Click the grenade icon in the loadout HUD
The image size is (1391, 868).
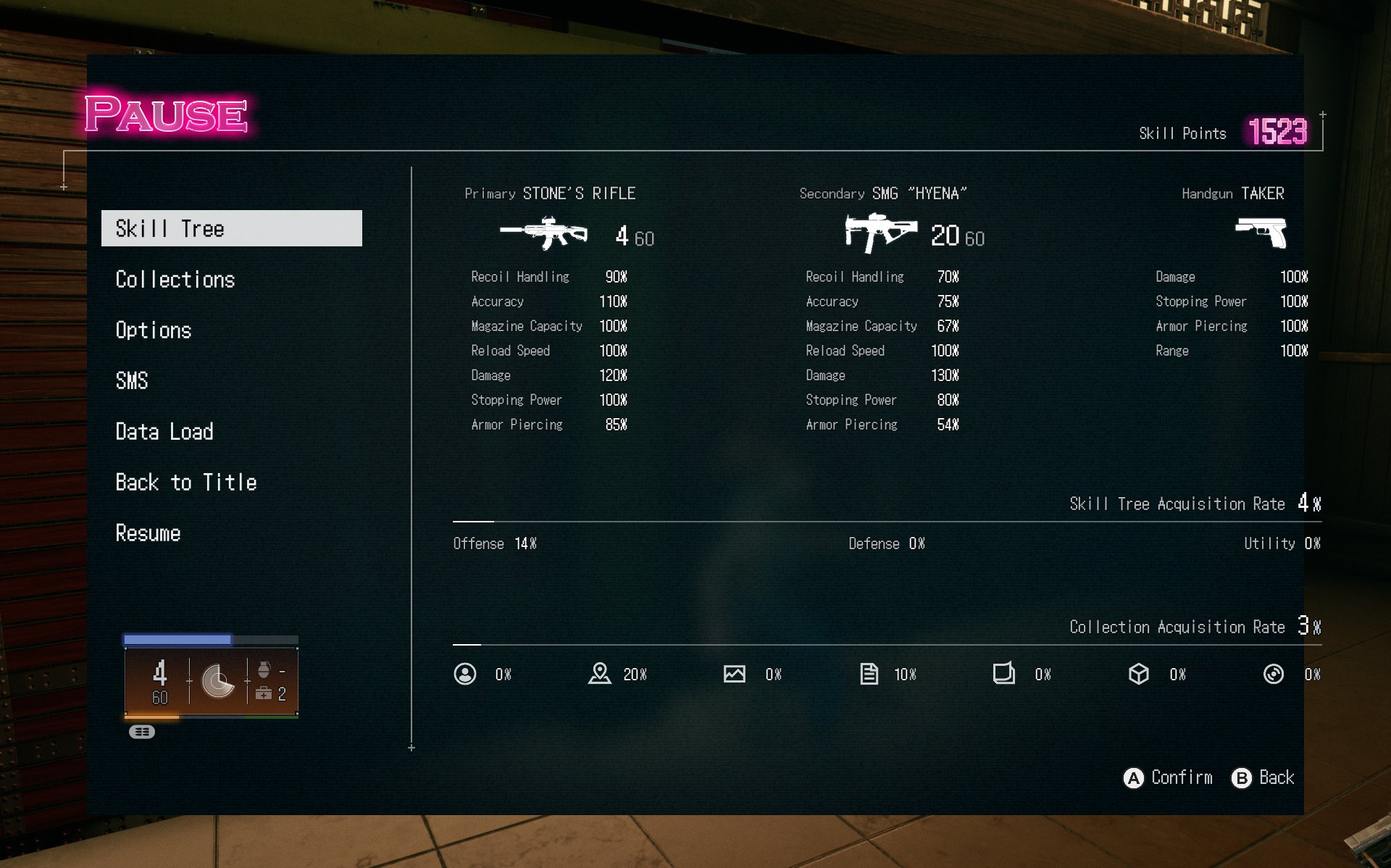(265, 668)
